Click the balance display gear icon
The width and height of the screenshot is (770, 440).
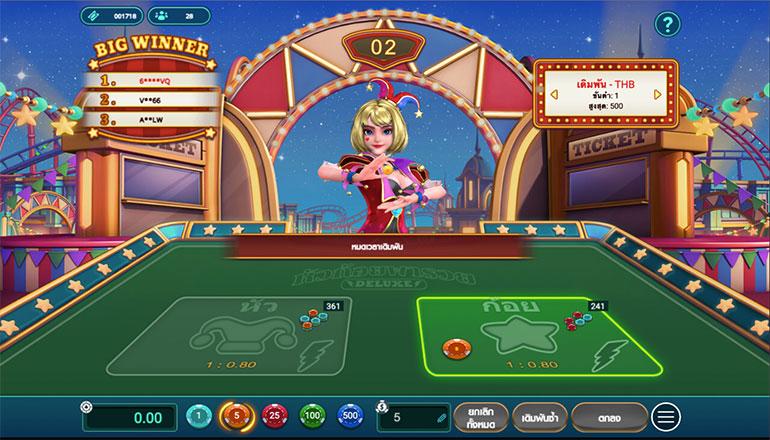(x=87, y=407)
